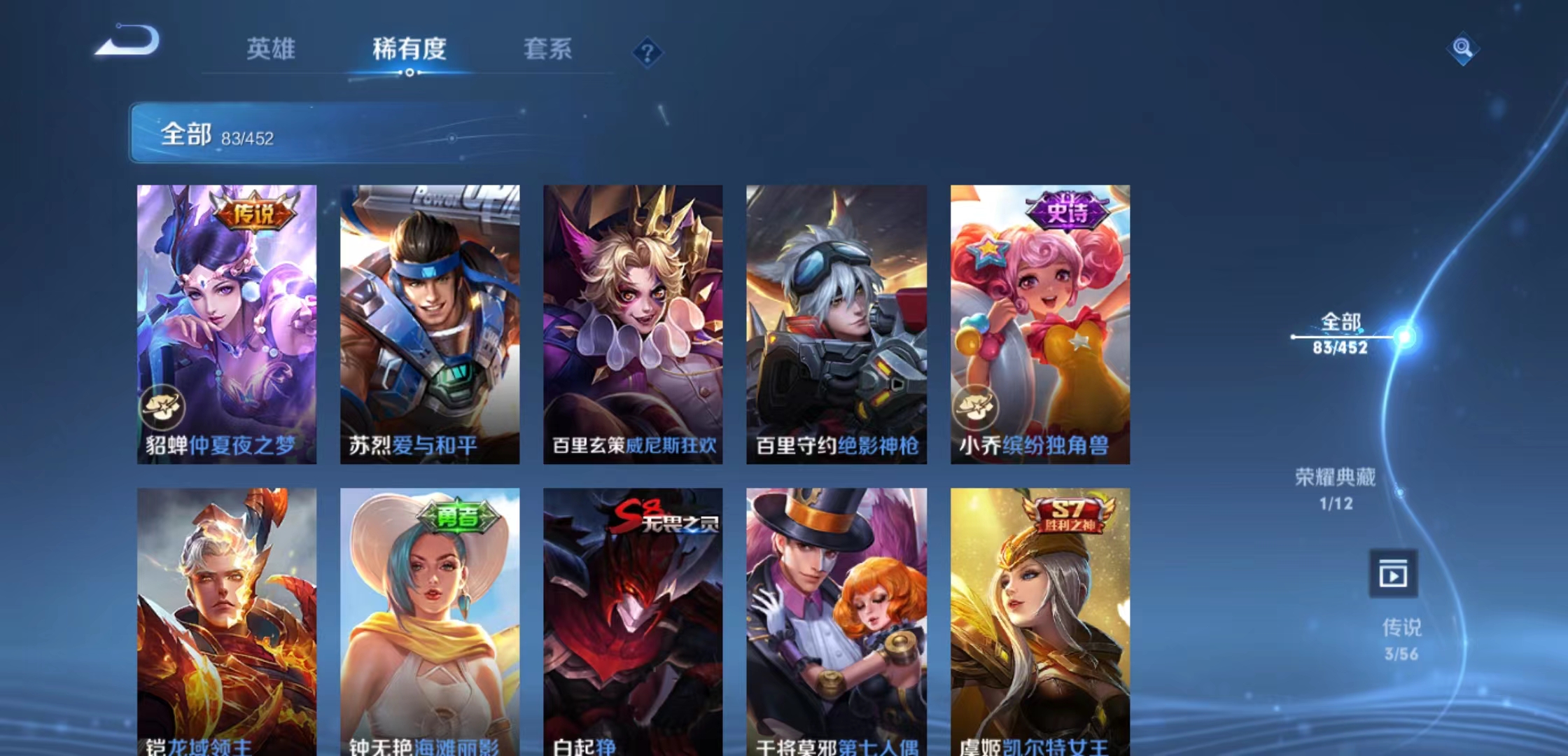Open the 苏烈爱与和平 skin card
Viewport: 1568px width, 756px height.
(x=429, y=322)
